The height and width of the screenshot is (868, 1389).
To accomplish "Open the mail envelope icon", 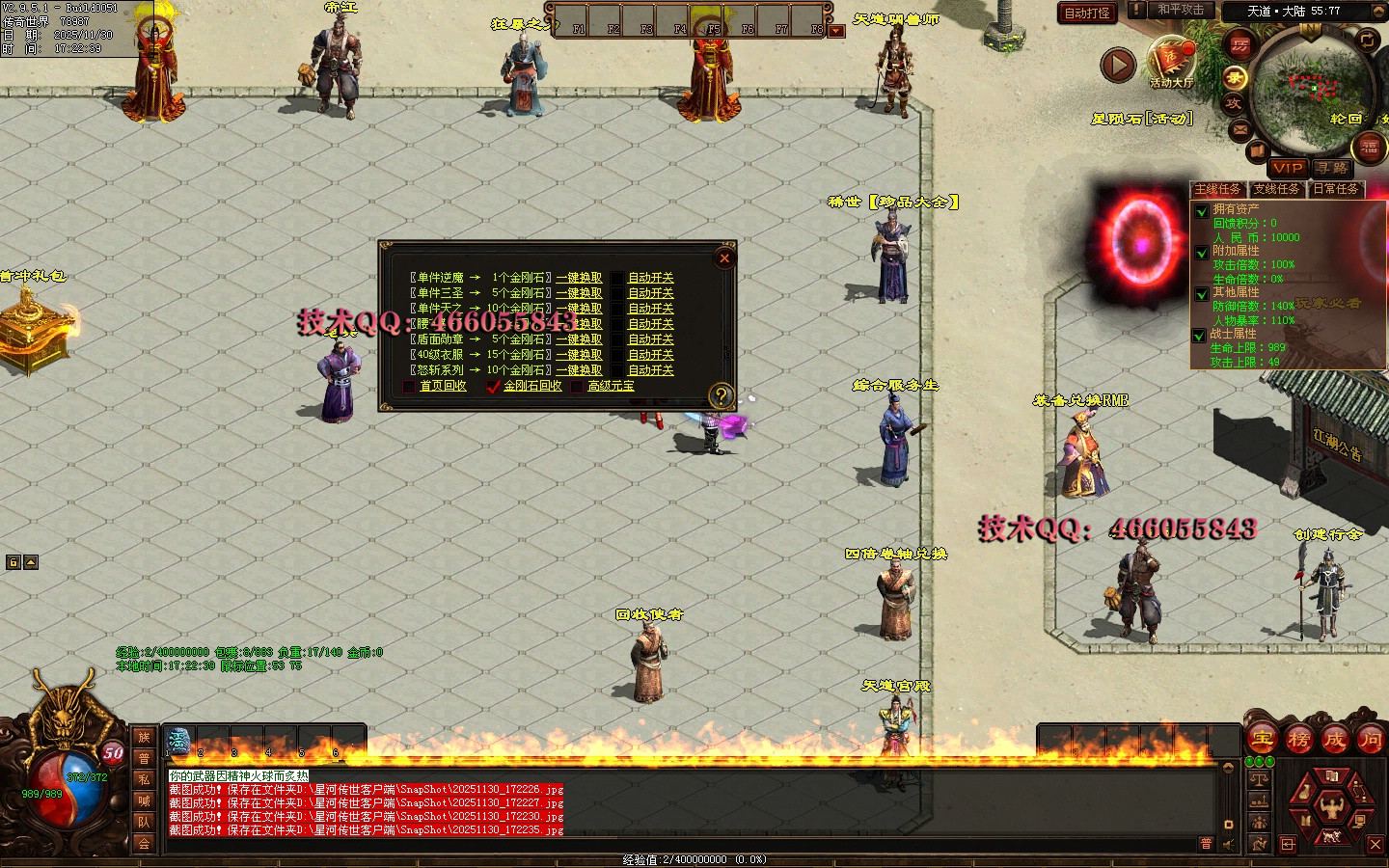I will coord(1239,128).
